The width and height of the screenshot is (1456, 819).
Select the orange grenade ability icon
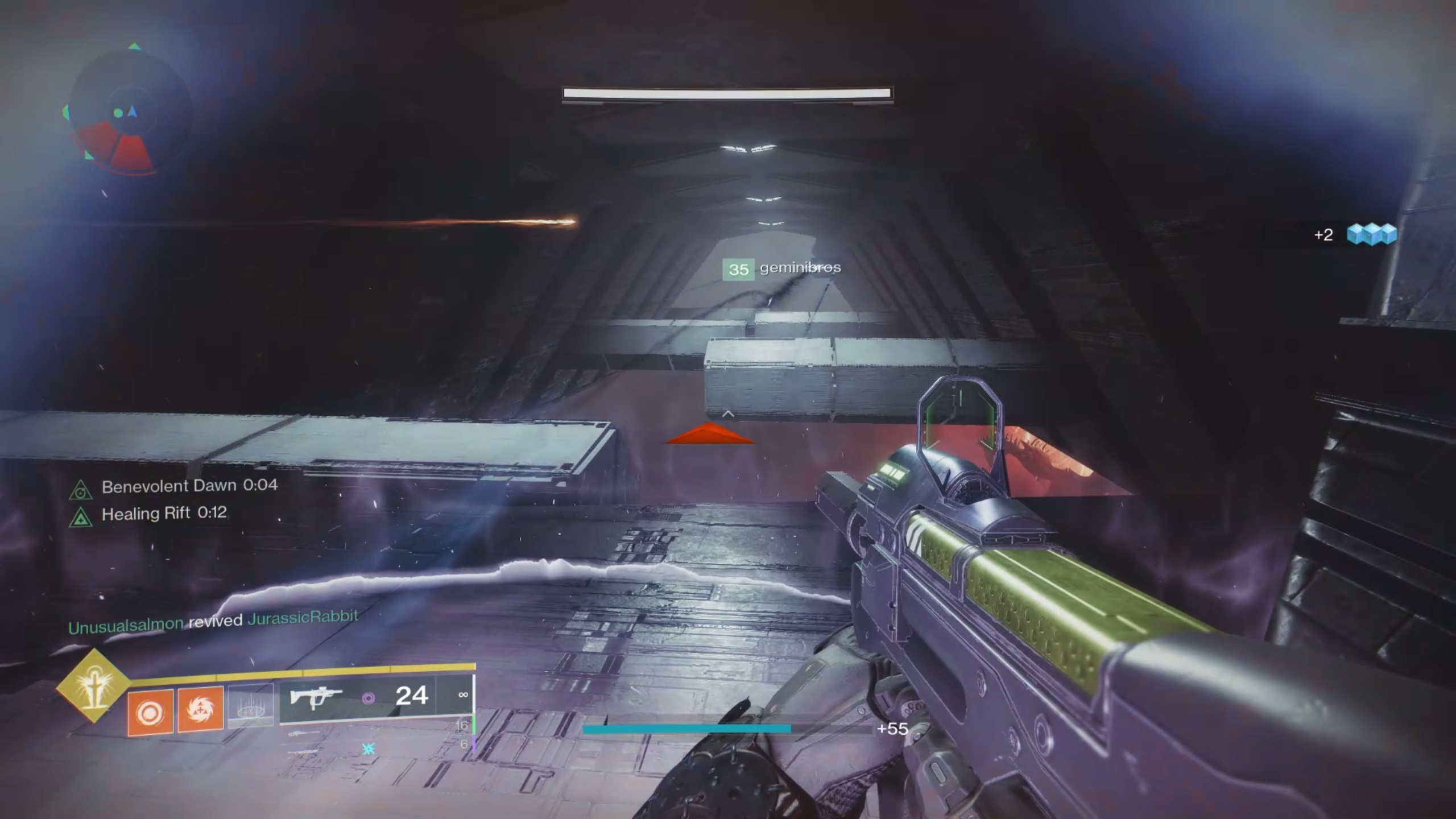150,712
